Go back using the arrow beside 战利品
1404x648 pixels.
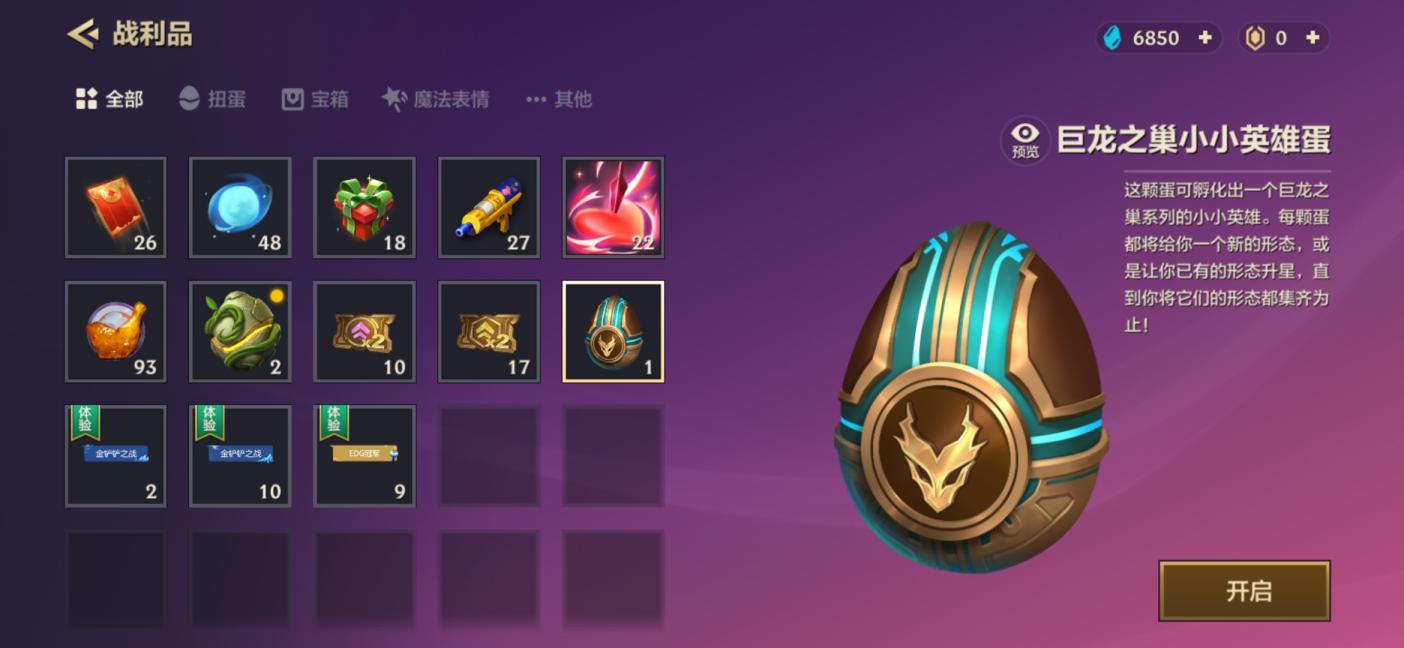click(x=82, y=35)
